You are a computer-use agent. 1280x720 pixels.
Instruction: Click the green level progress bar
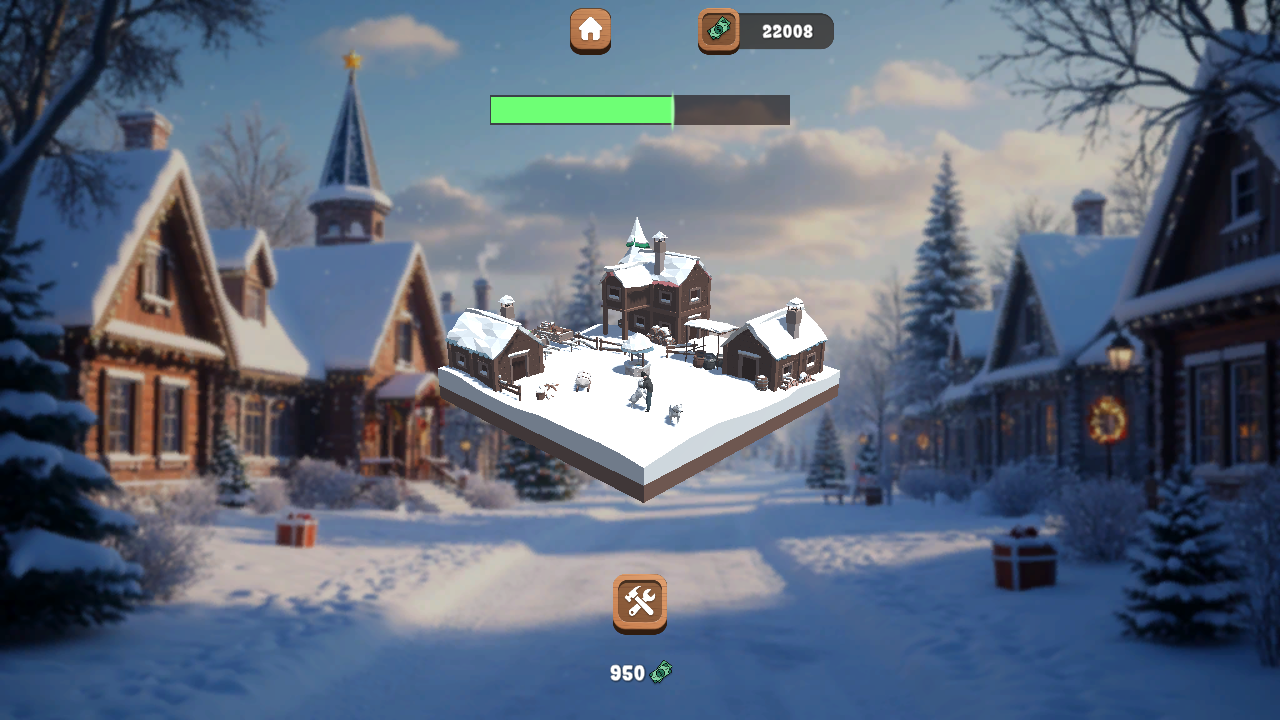click(580, 110)
